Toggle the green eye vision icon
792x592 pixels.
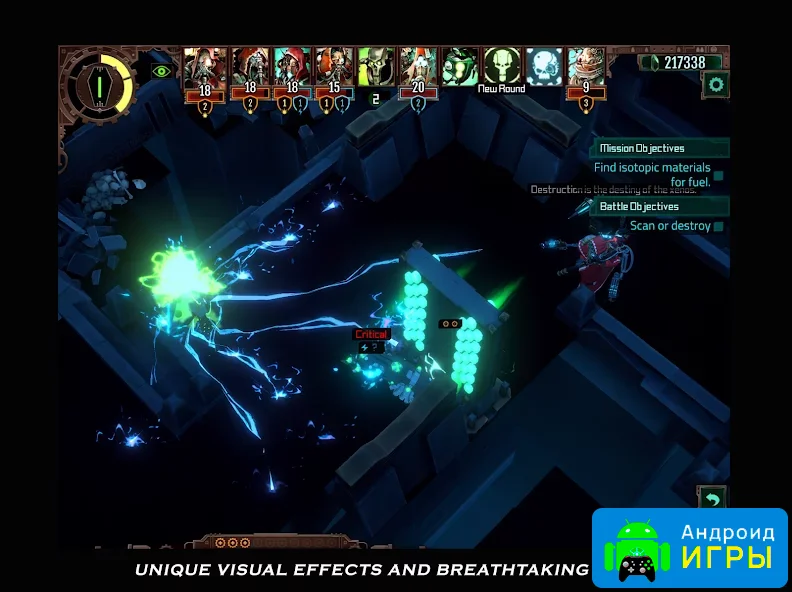pos(161,71)
